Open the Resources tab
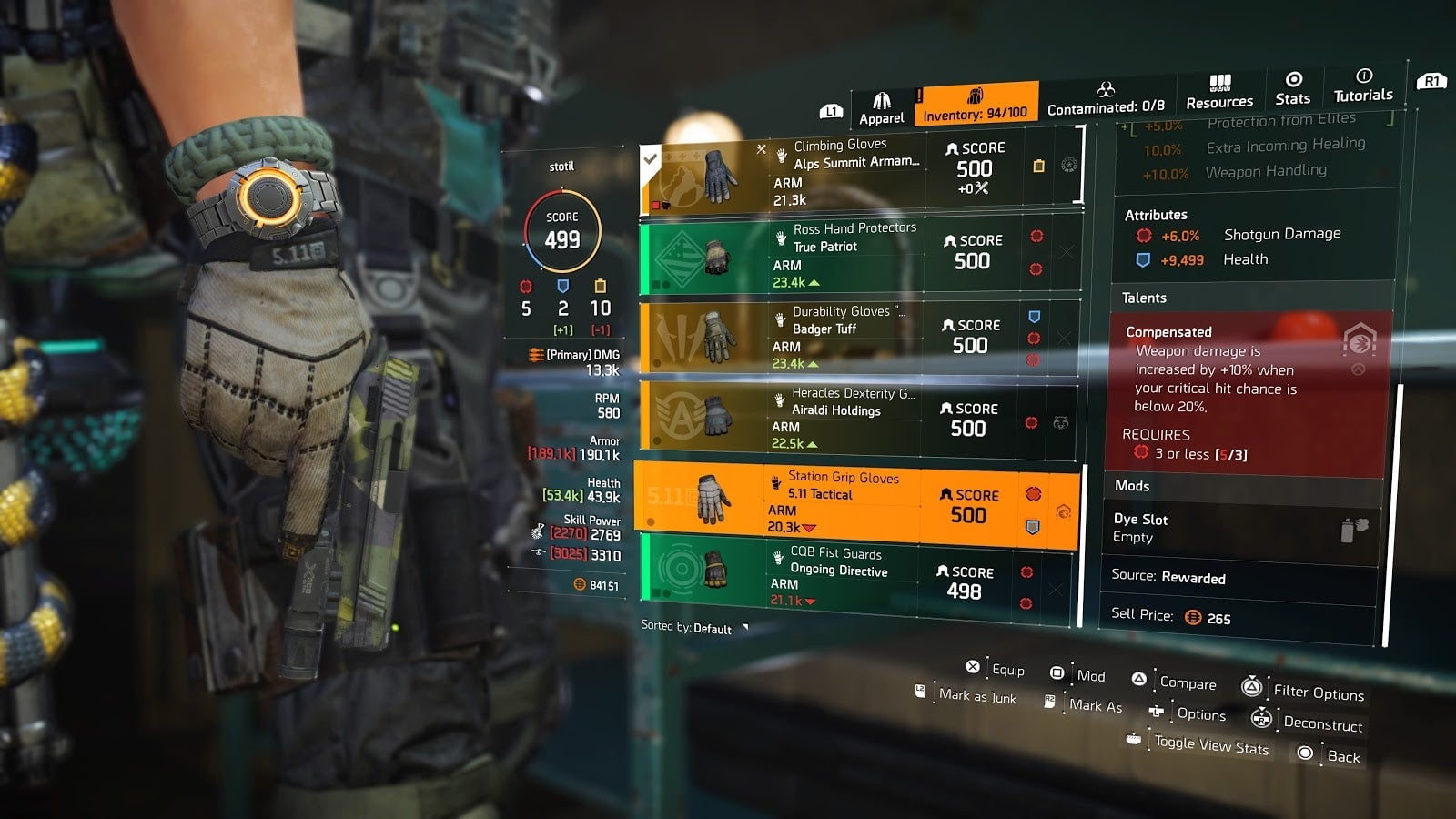The height and width of the screenshot is (819, 1456). tap(1219, 93)
